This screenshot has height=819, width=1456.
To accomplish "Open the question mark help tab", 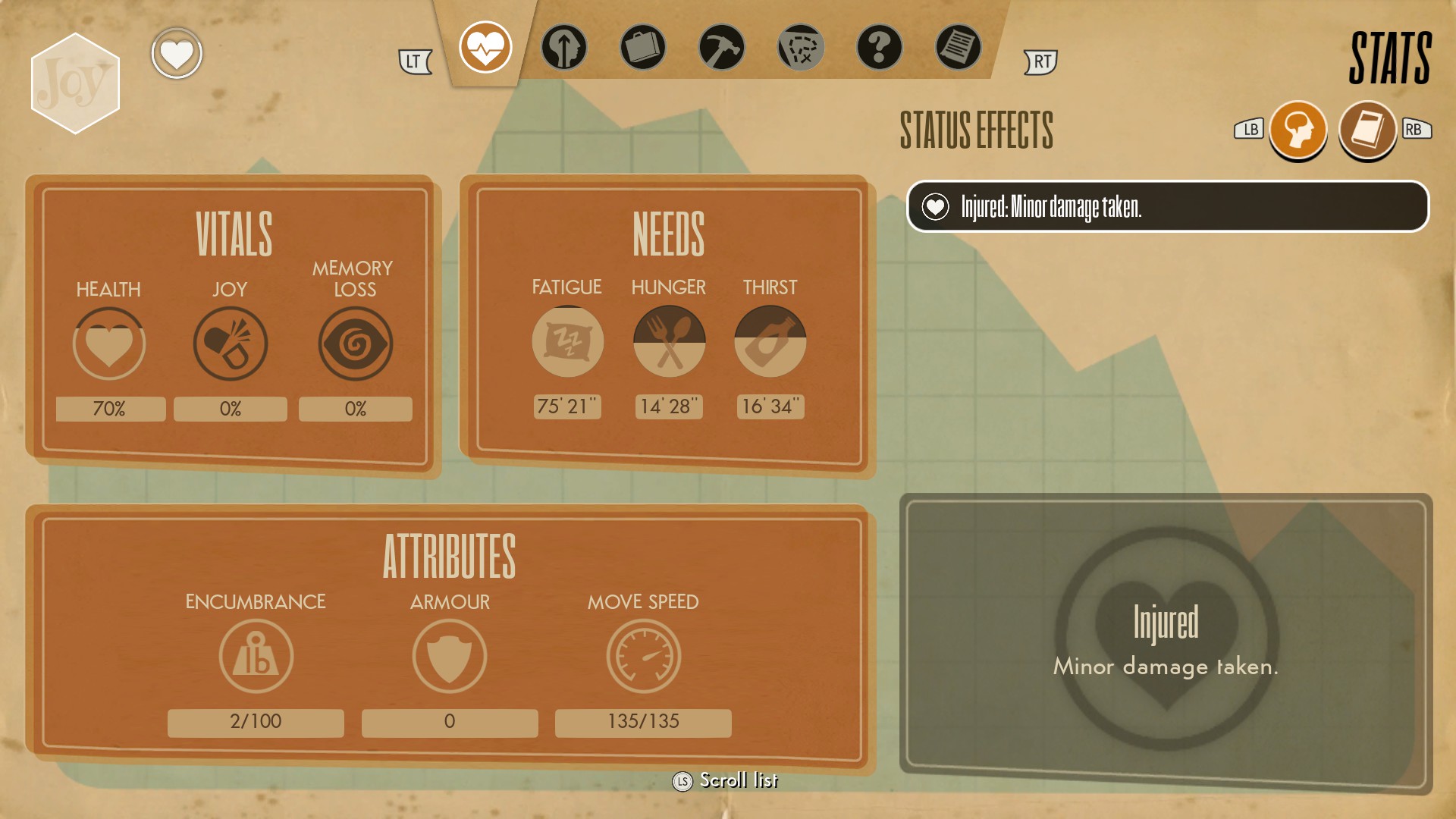I will point(880,47).
